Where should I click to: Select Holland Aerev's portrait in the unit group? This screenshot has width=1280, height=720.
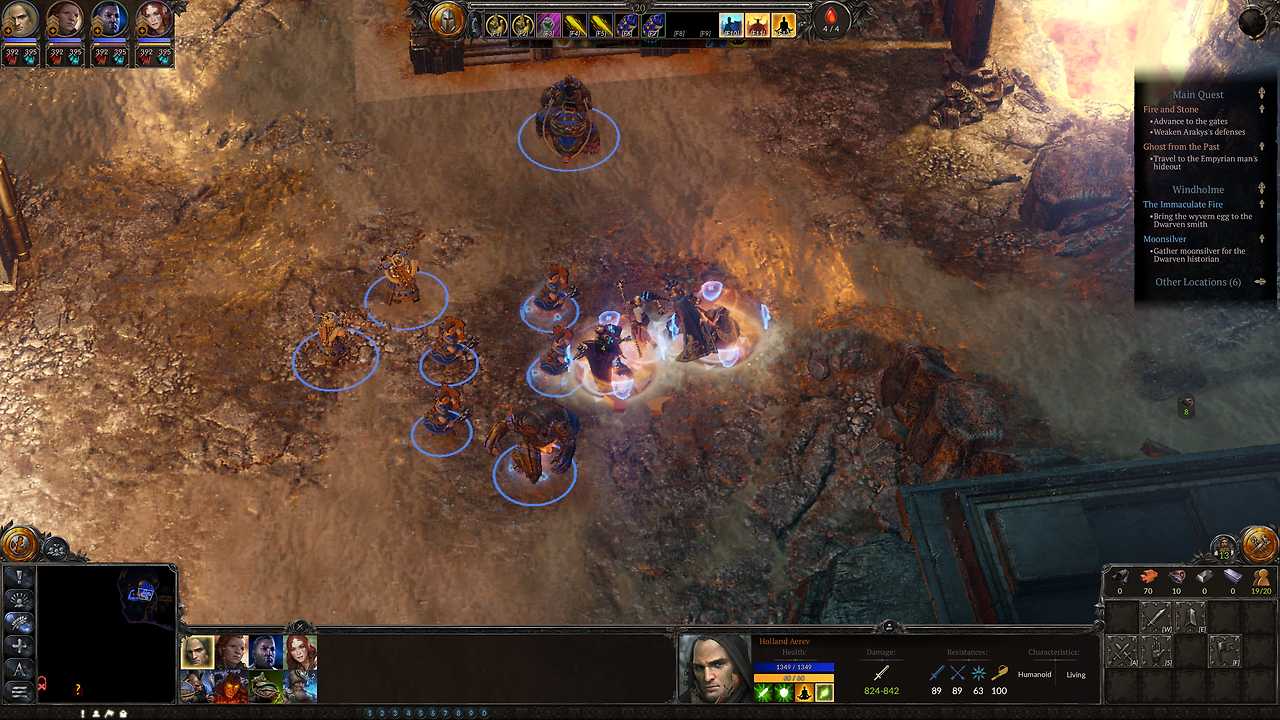pos(196,652)
